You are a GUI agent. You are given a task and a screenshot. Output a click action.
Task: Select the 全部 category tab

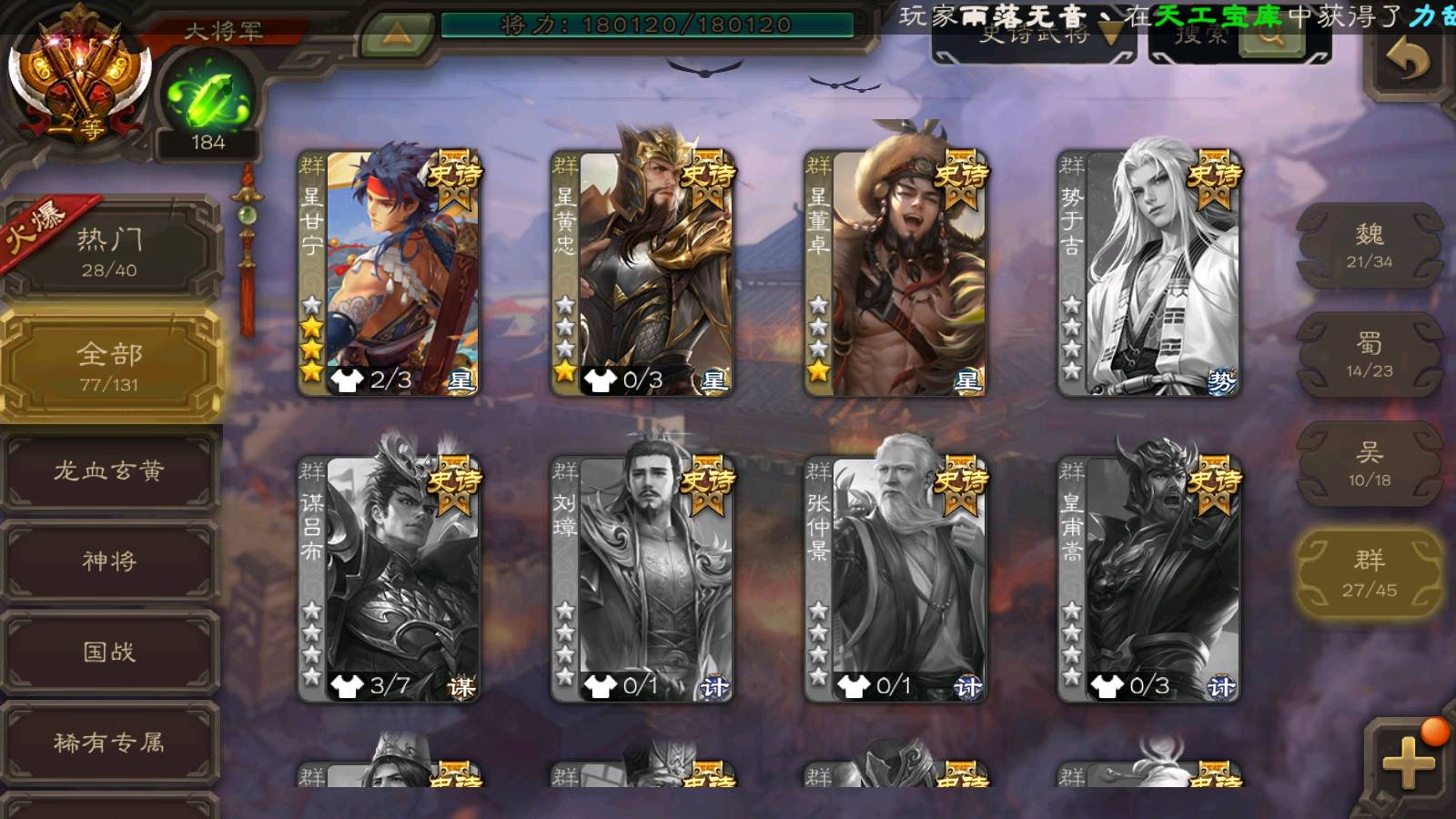click(110, 366)
